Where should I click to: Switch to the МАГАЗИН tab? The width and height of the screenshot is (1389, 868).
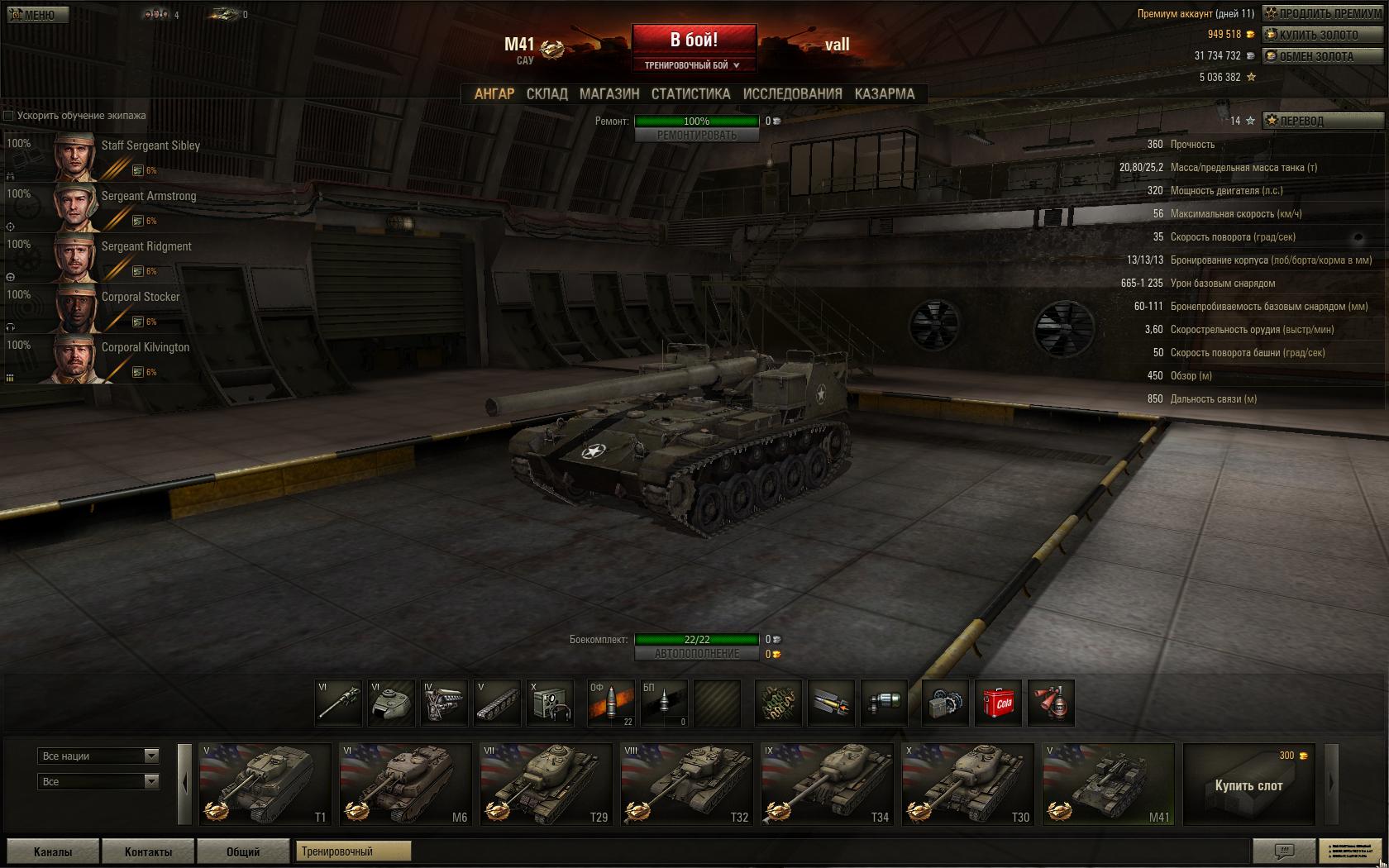pyautogui.click(x=611, y=94)
